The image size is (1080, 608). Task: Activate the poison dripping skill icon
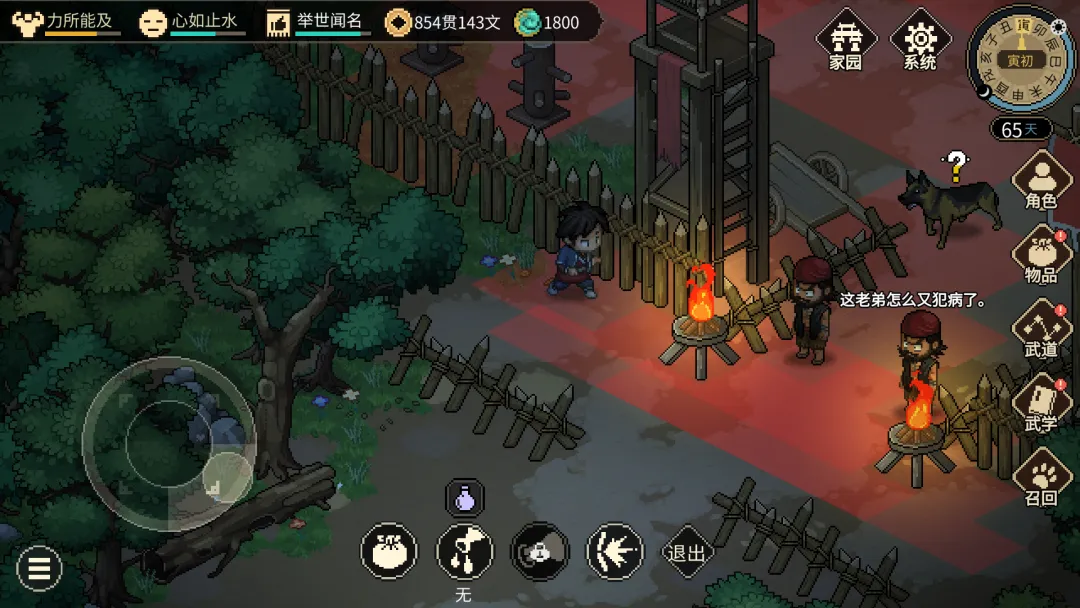464,551
